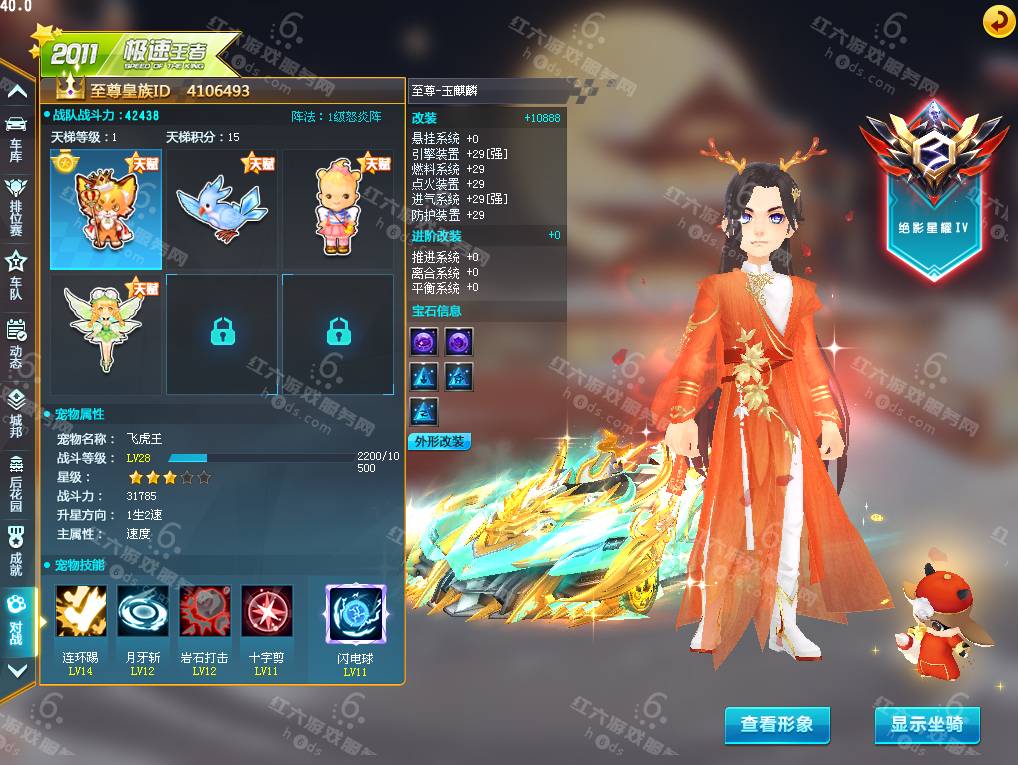Click the sidebar's down chevron arrow

(17, 670)
